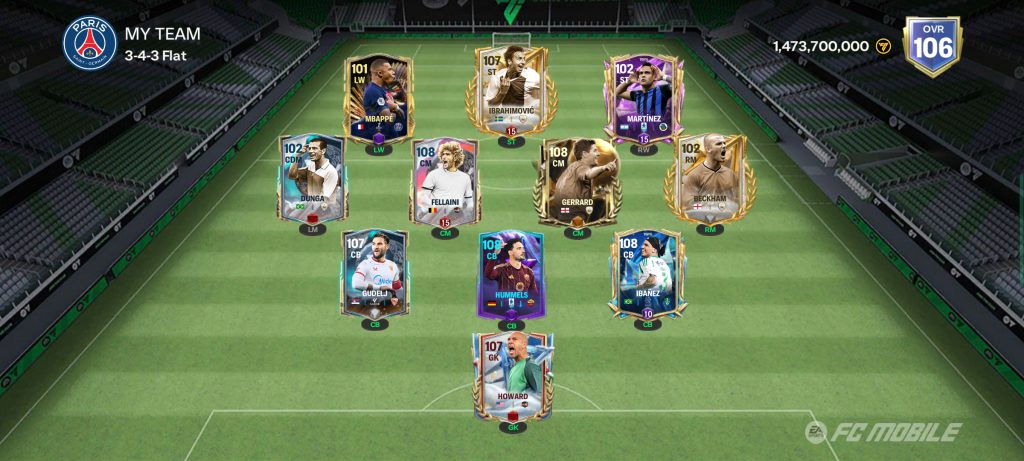Tap the gold coin currency icon
Viewport: 1024px width, 461px height.
pyautogui.click(x=883, y=46)
